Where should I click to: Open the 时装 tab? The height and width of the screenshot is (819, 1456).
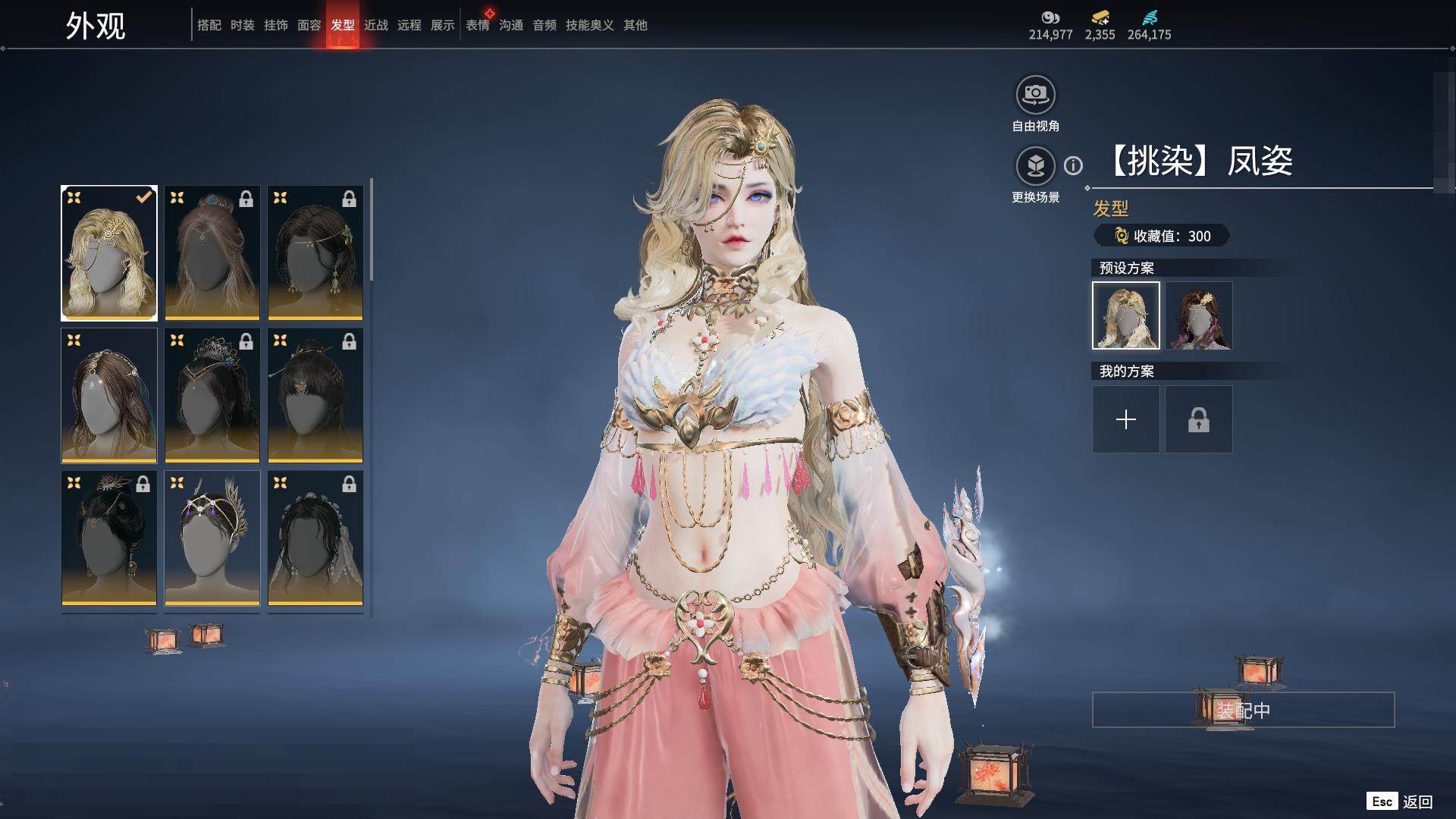tap(242, 25)
